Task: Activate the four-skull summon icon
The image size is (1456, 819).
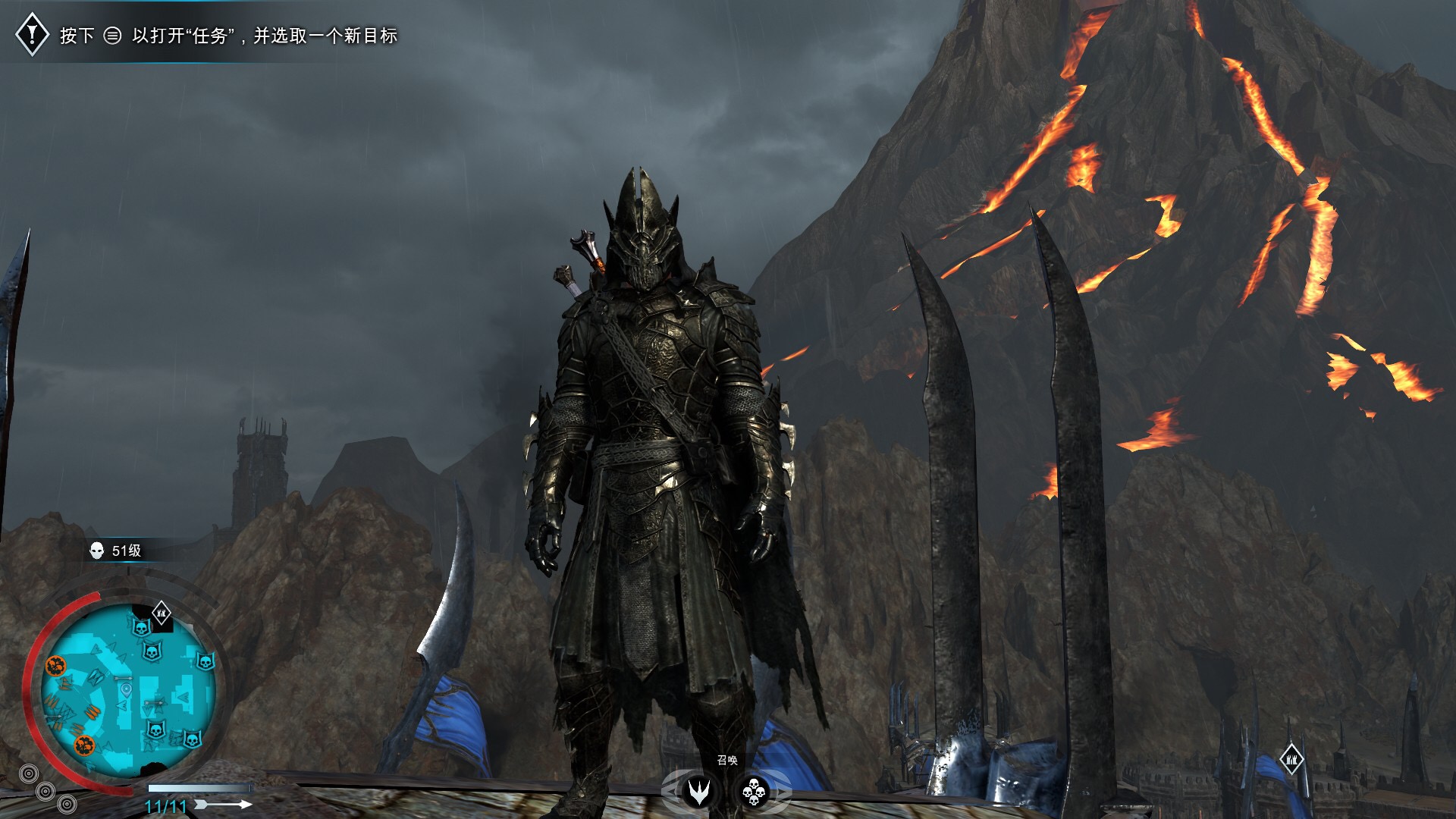Action: (x=754, y=792)
